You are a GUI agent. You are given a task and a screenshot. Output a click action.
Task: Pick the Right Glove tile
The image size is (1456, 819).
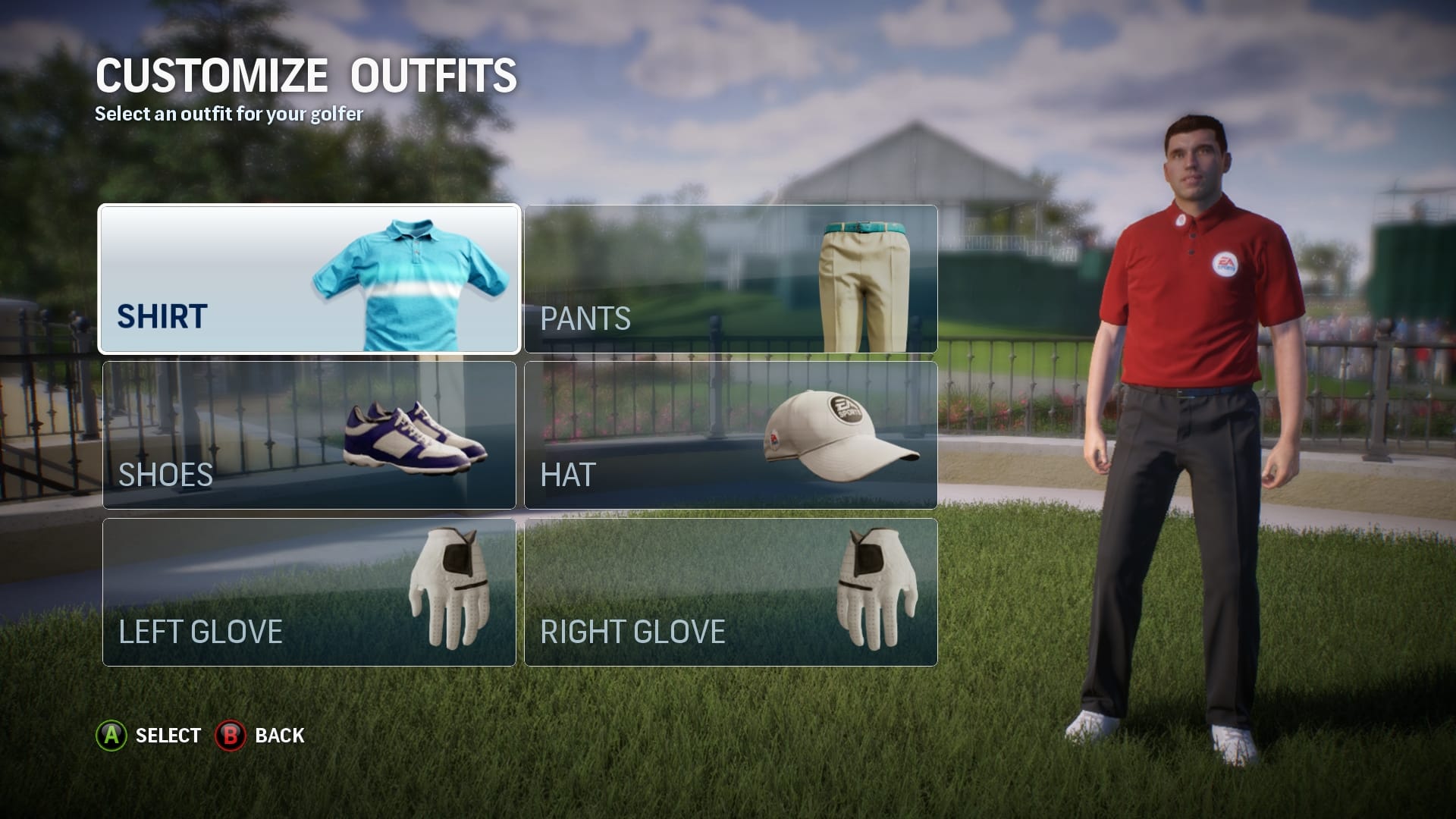point(730,592)
